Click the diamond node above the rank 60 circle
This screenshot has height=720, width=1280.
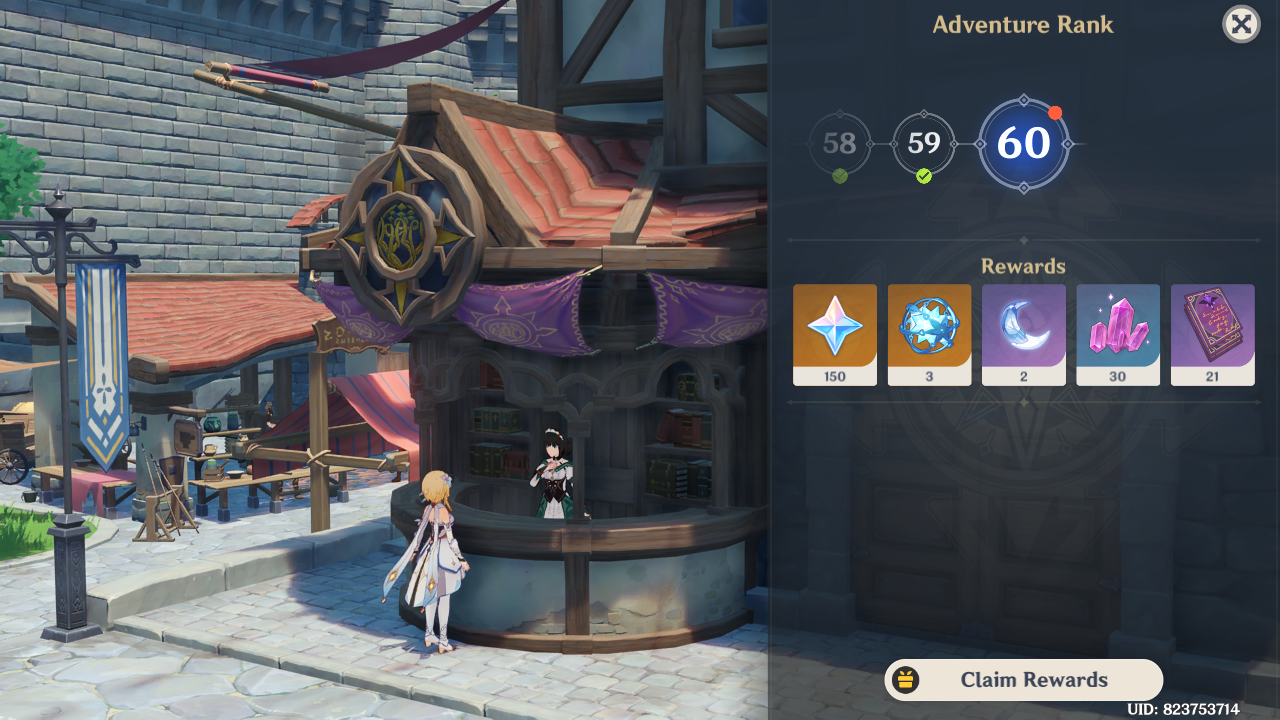pyautogui.click(x=1023, y=102)
